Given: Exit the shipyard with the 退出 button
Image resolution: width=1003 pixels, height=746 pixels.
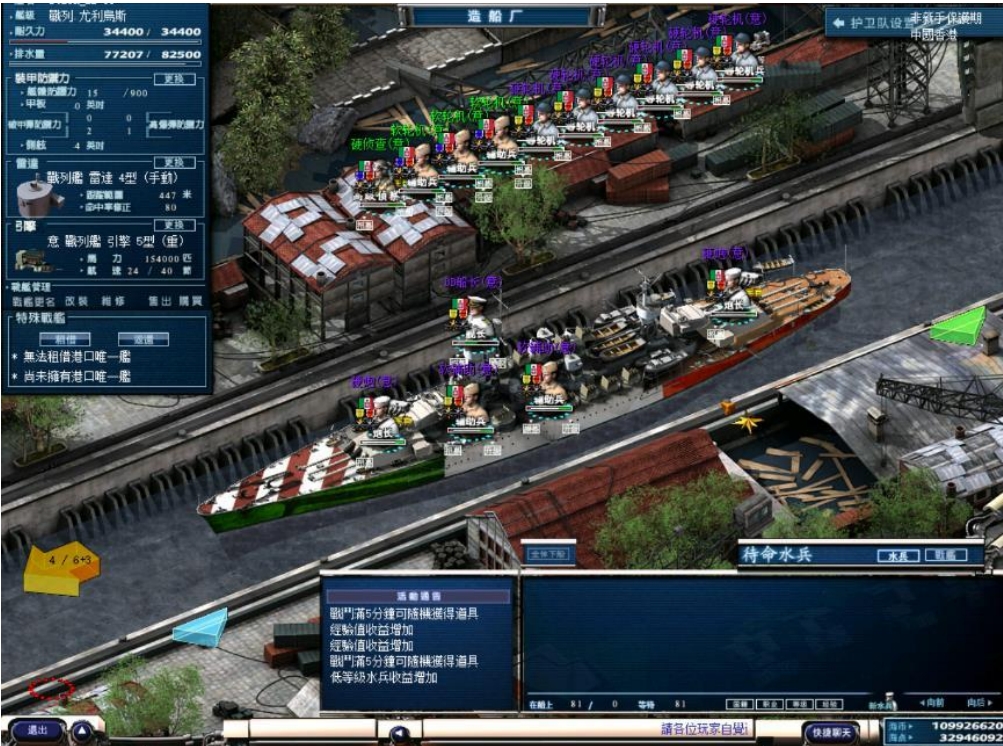Looking at the screenshot, I should point(37,731).
